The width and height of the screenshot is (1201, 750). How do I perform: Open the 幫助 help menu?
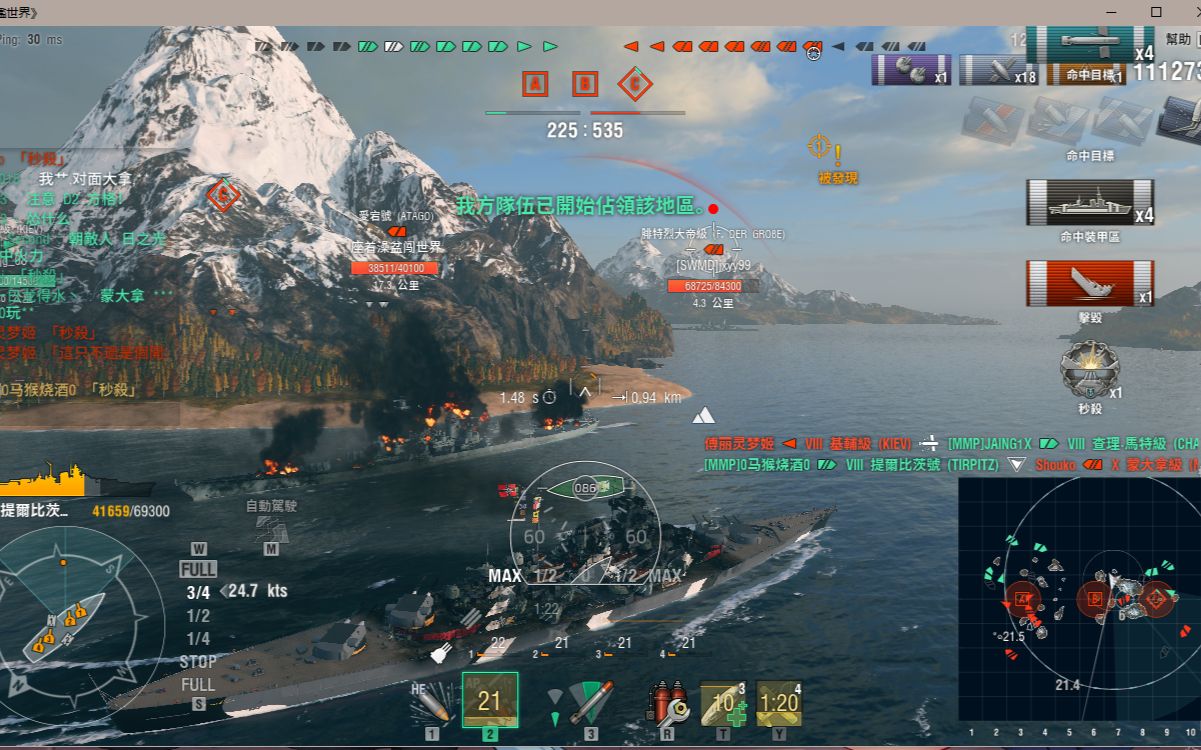tap(1178, 39)
